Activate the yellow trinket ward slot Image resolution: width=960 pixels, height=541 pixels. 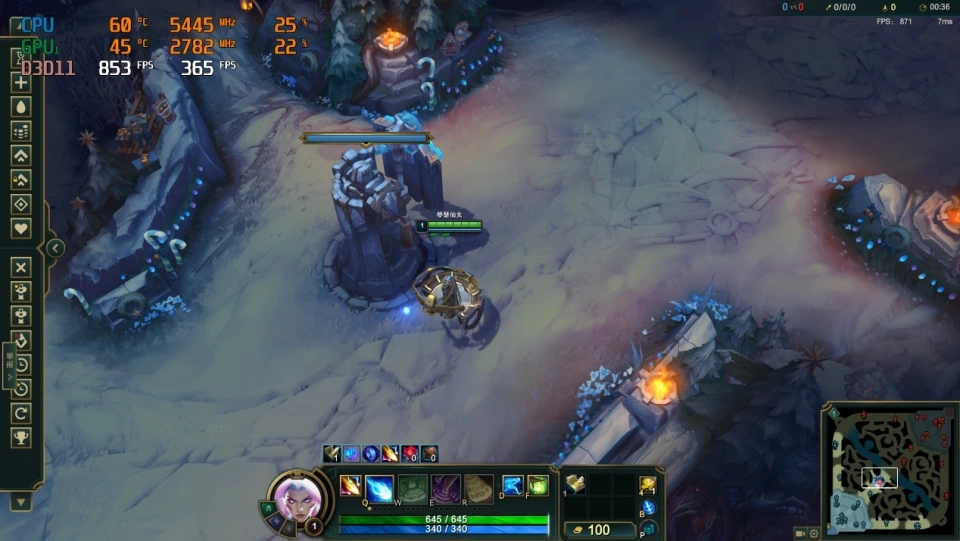tap(647, 486)
